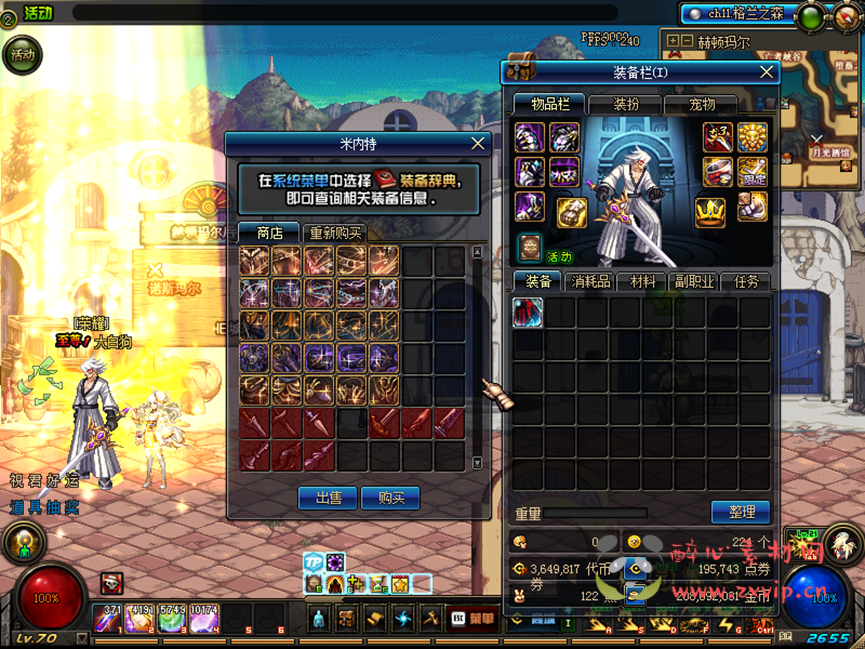Open the ch11 格兰之森 channel selector
865x649 pixels.
[x=738, y=14]
